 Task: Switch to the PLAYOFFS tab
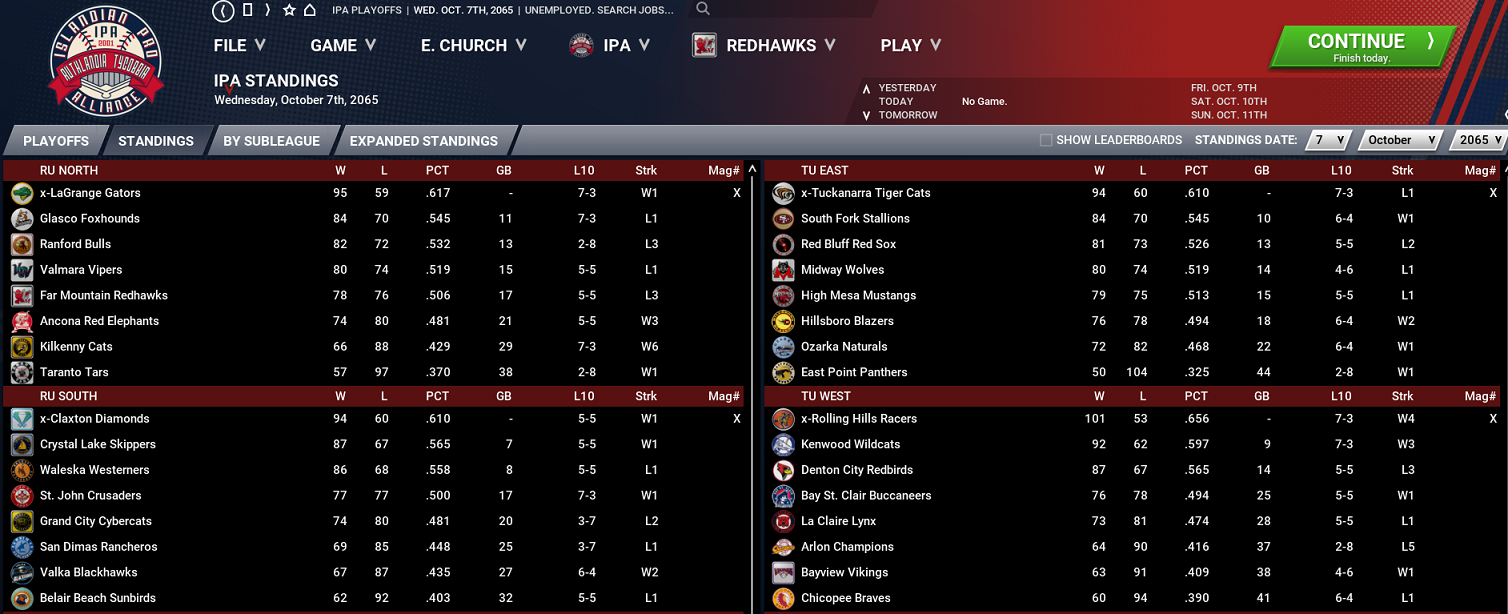(56, 141)
